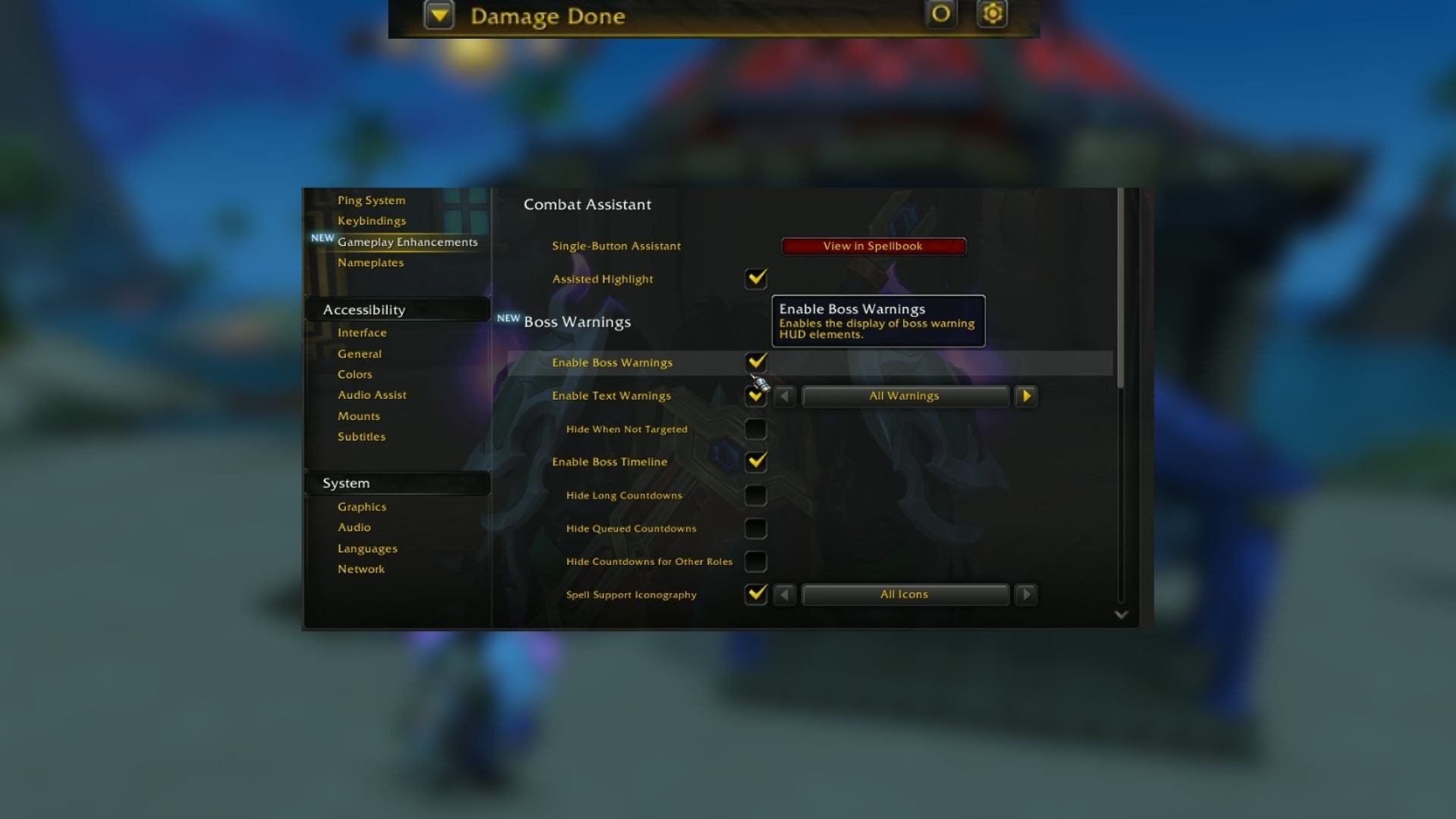
Task: Click the left arrow beside All Icons
Action: pos(785,595)
